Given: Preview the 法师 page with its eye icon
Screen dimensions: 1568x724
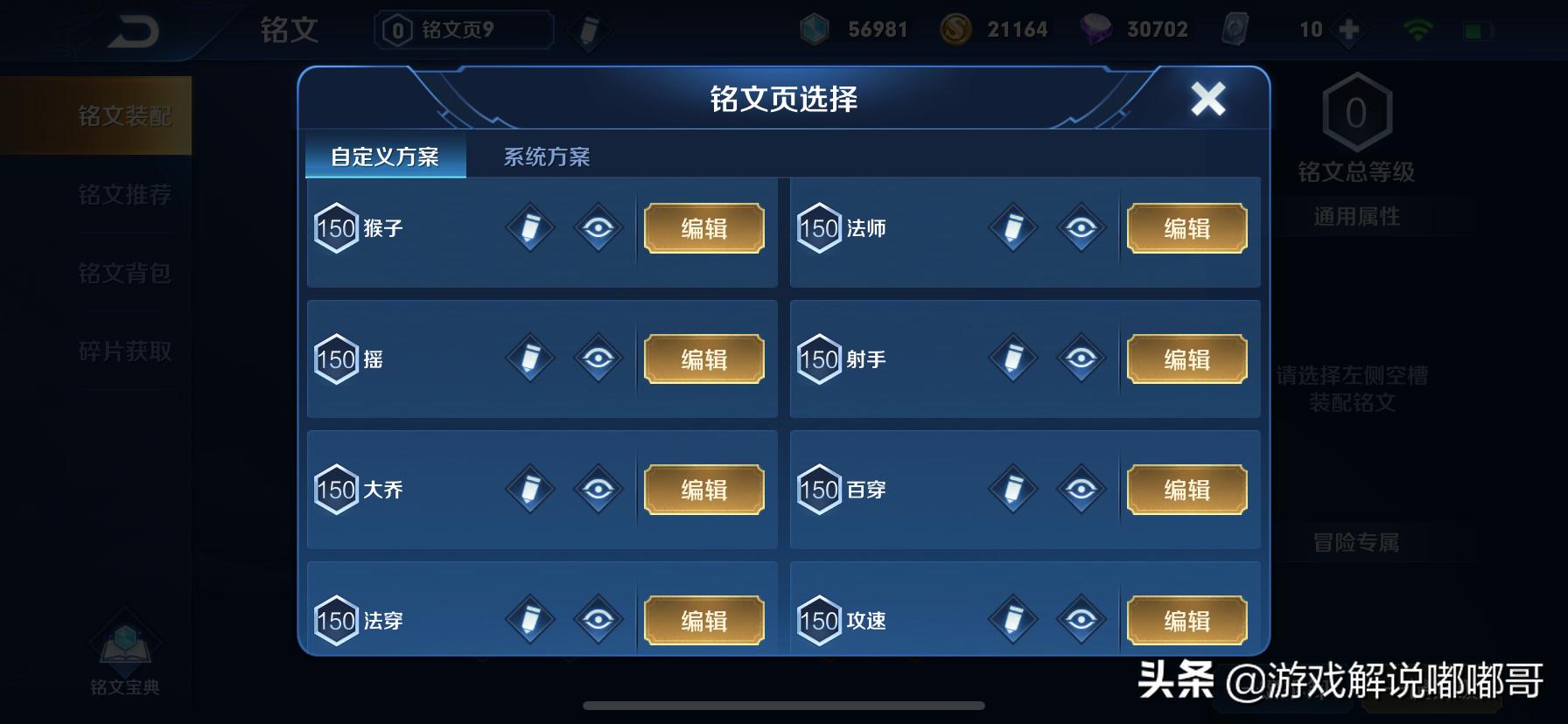Looking at the screenshot, I should tap(1080, 228).
